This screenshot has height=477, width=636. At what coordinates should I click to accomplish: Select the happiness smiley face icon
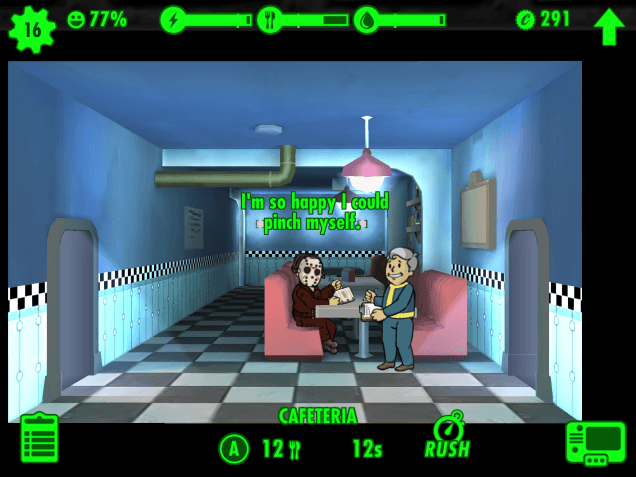[77, 19]
